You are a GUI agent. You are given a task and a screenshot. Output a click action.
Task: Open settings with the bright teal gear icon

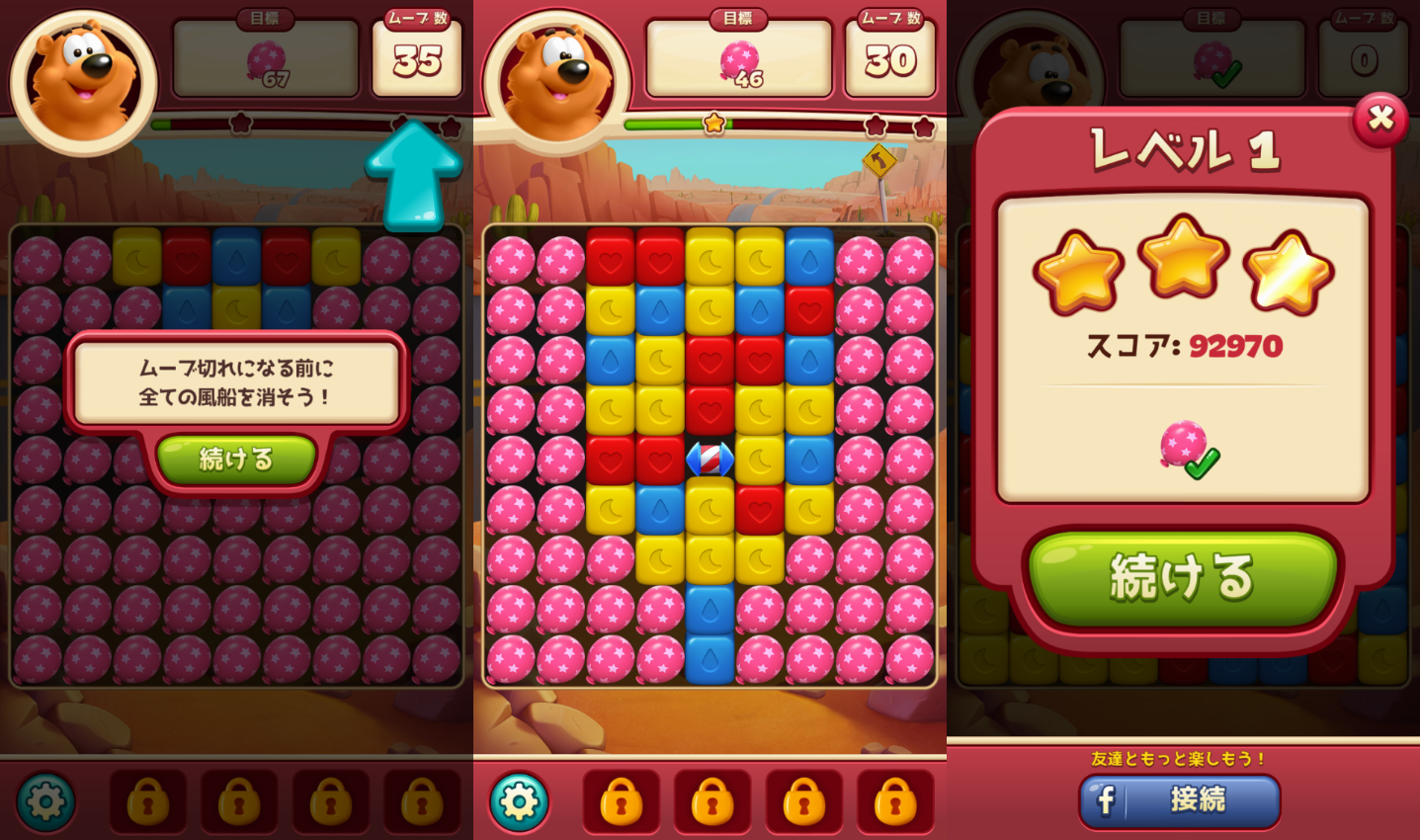519,800
